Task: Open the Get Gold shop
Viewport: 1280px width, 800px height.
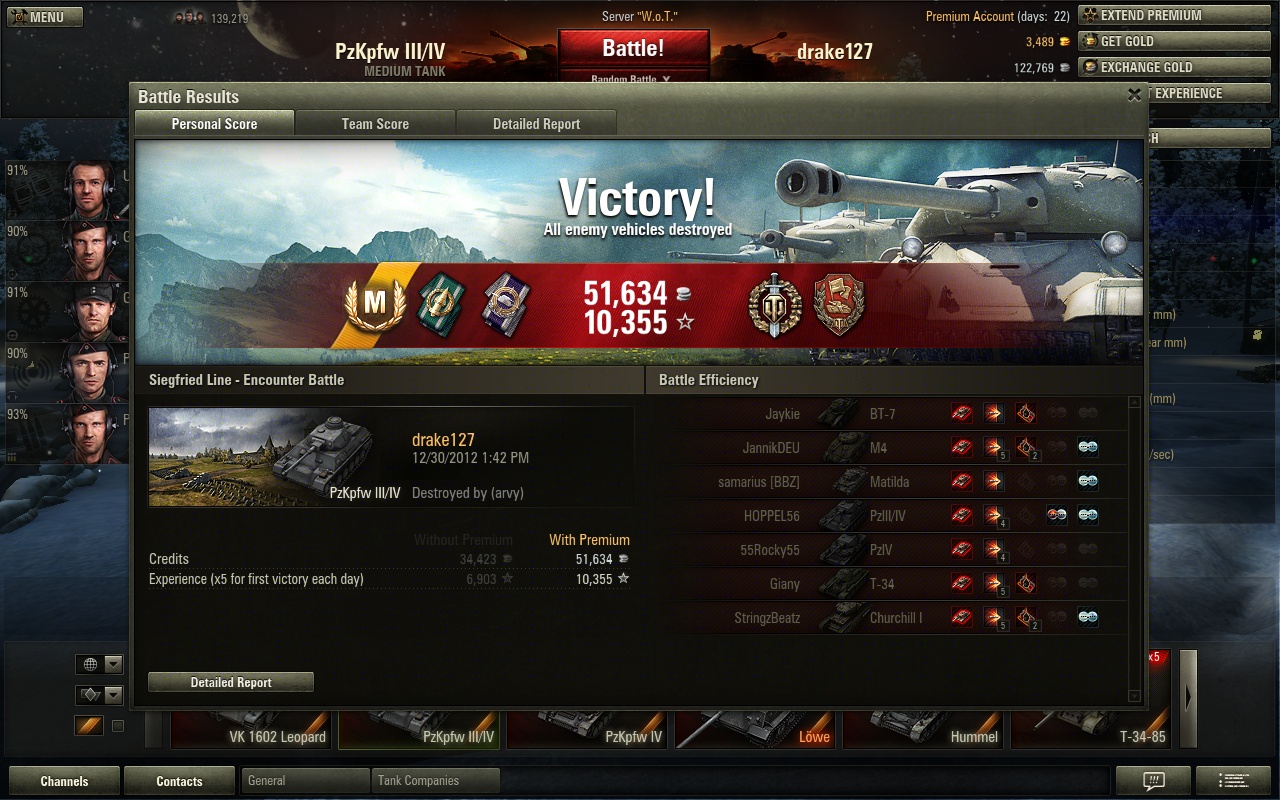Action: 1152,41
